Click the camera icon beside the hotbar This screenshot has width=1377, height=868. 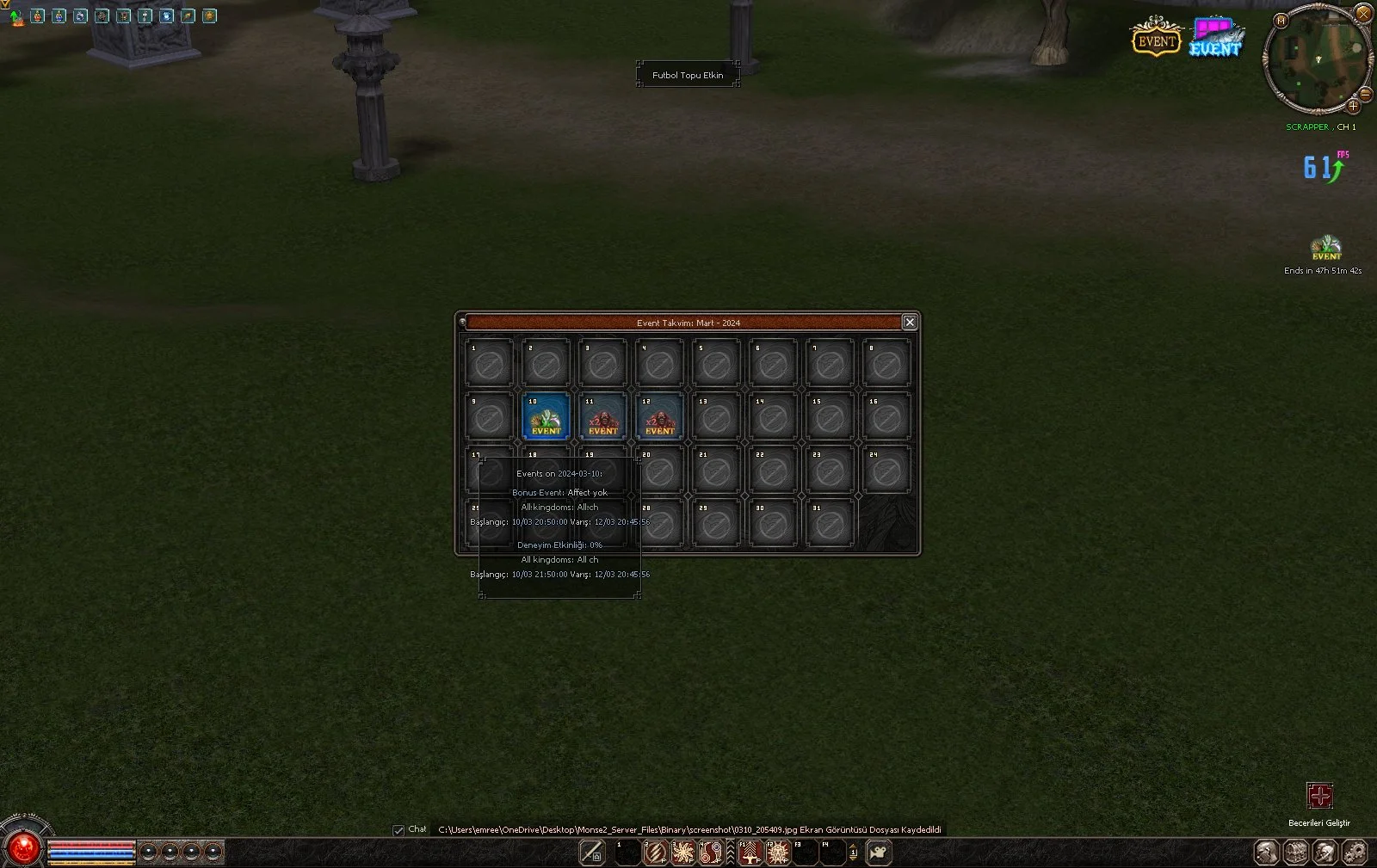pos(879,853)
